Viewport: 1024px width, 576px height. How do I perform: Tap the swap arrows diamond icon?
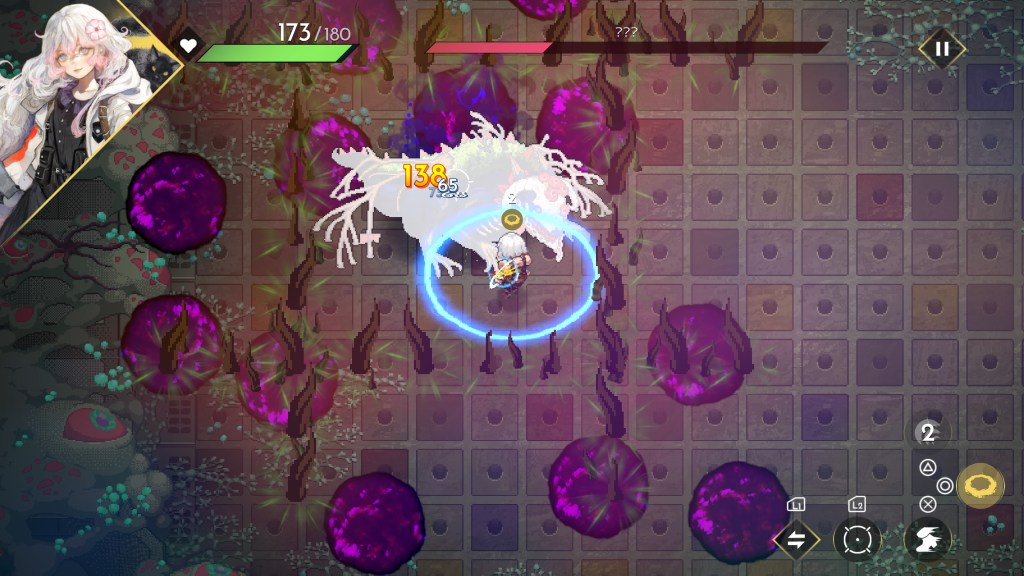click(796, 540)
